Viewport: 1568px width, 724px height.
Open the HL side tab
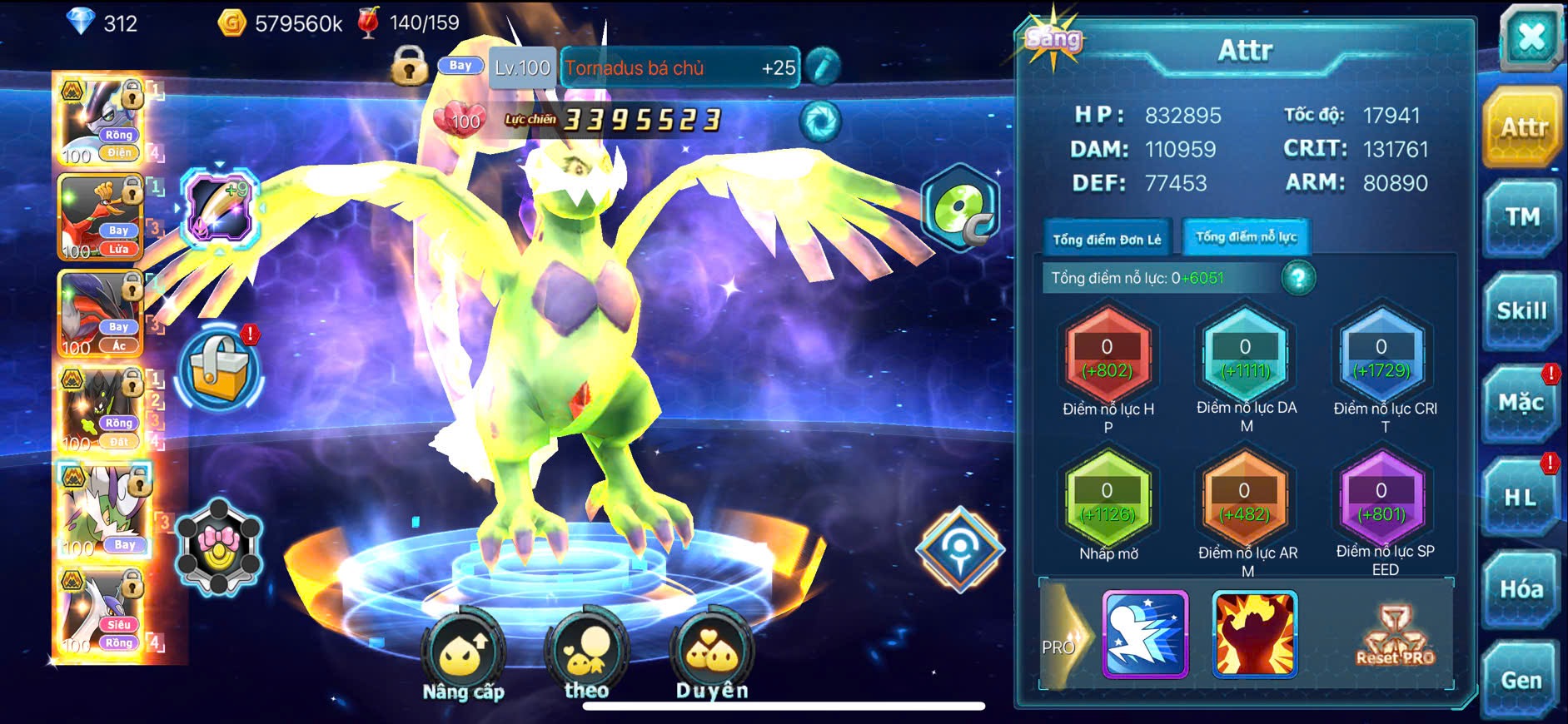[1522, 498]
